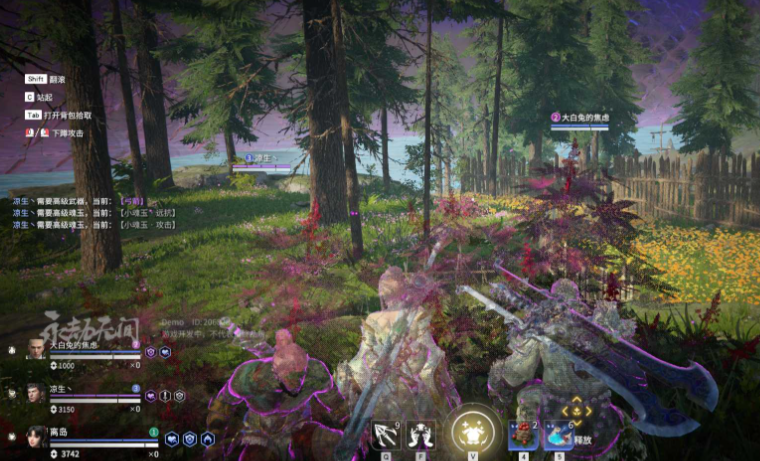Unleash the glowing golden ultimate ability
The height and width of the screenshot is (461, 760).
click(471, 432)
